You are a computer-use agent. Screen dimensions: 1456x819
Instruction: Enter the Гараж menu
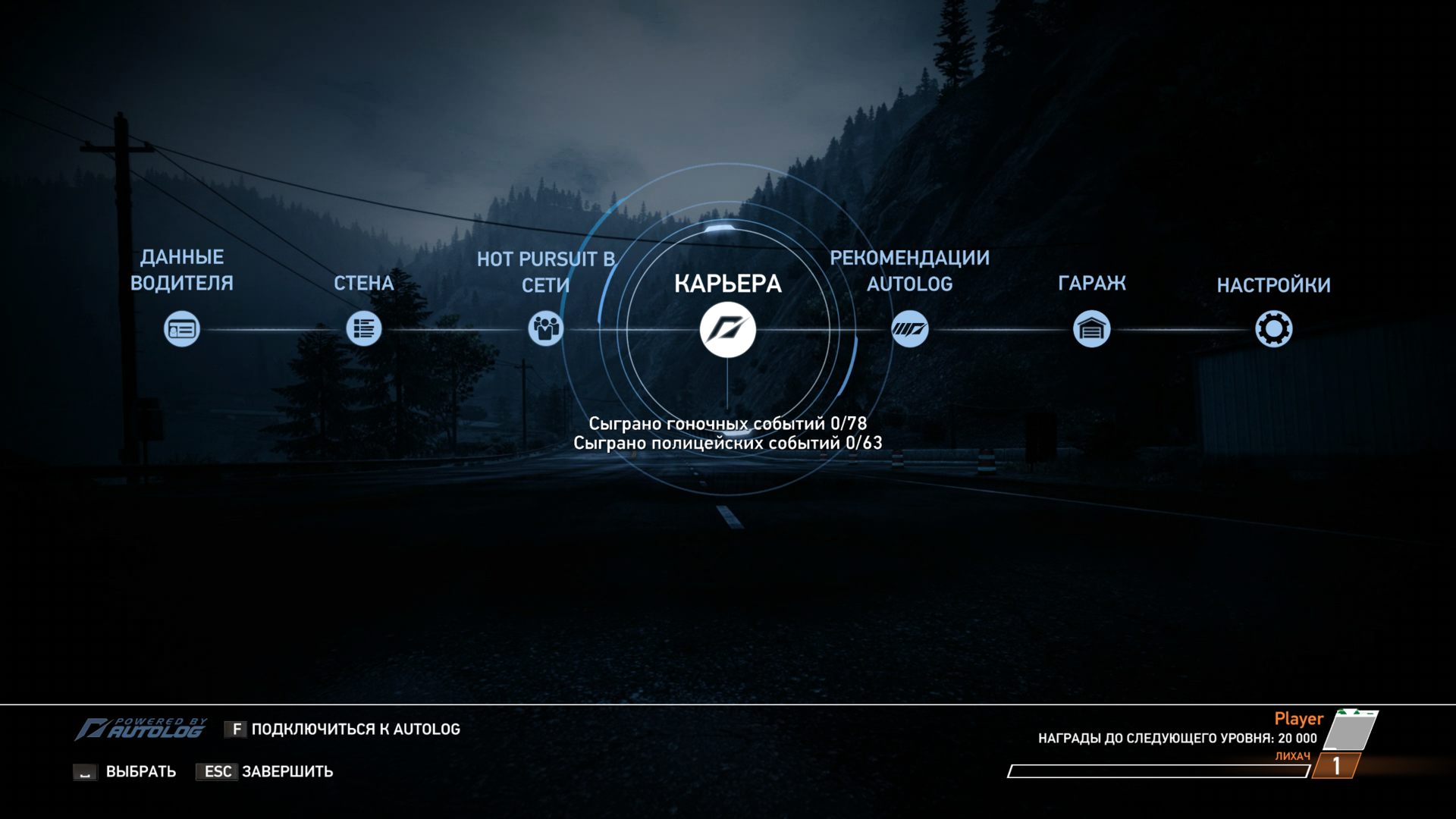pos(1091,329)
